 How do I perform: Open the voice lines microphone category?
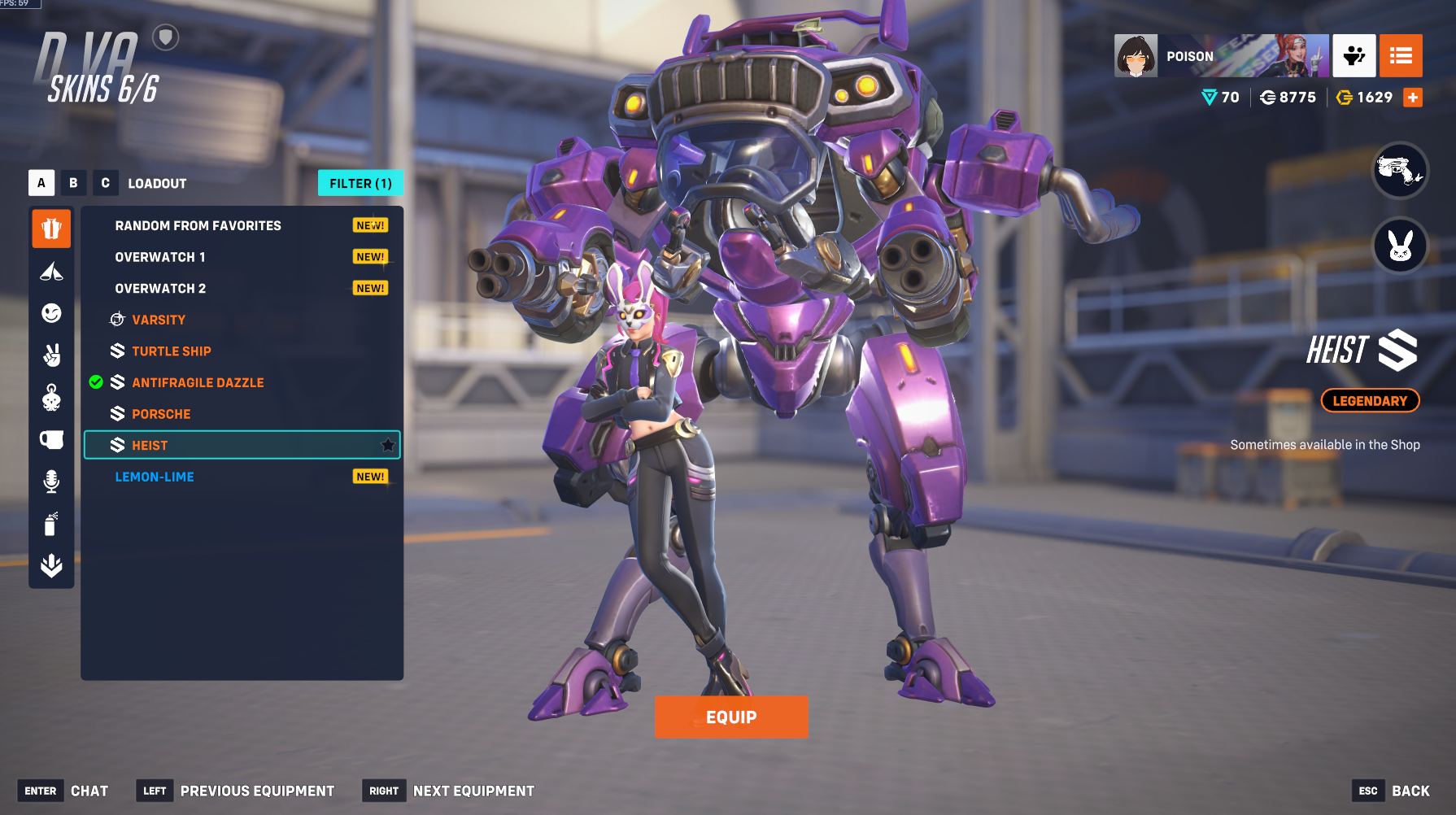coord(51,482)
